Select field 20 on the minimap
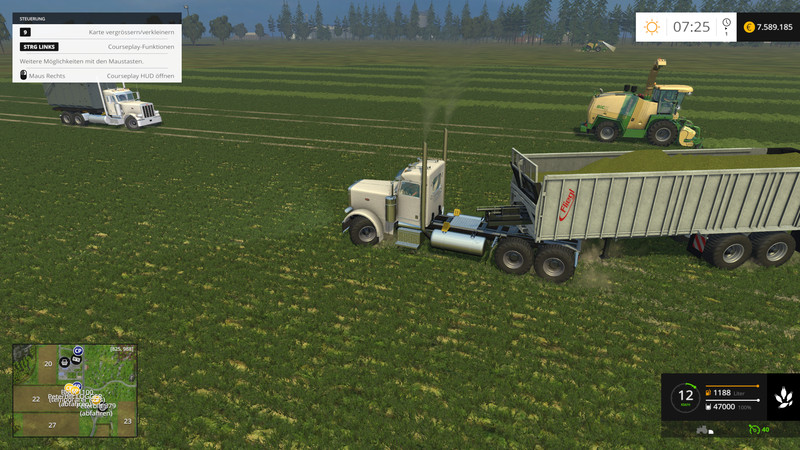Screen dimensions: 800x450 (47, 363)
